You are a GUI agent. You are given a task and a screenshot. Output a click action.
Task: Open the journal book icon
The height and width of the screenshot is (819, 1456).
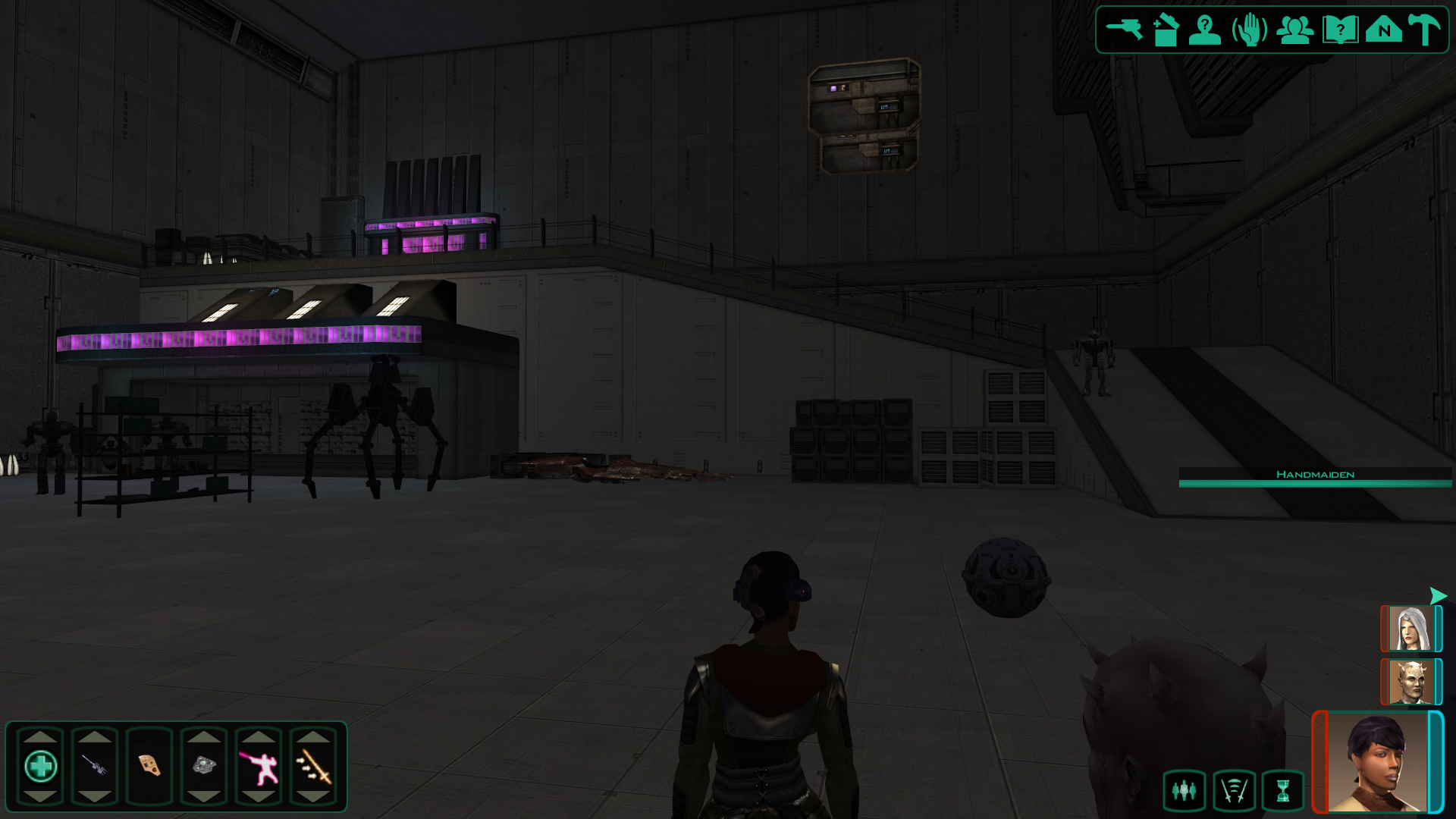coord(1340,30)
